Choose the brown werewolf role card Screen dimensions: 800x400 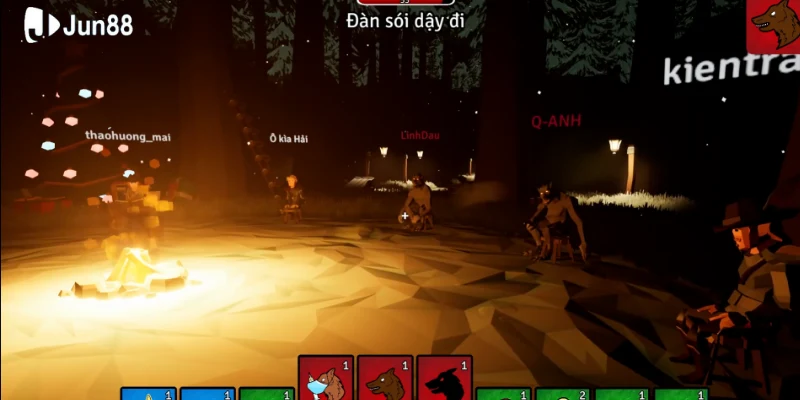coord(385,379)
